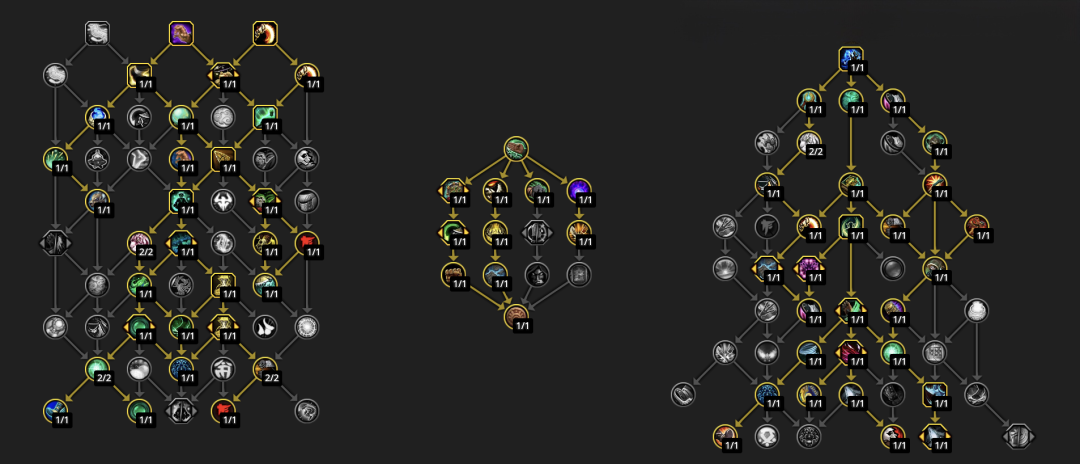Select the grey skull talent node

pyautogui.click(x=767, y=435)
